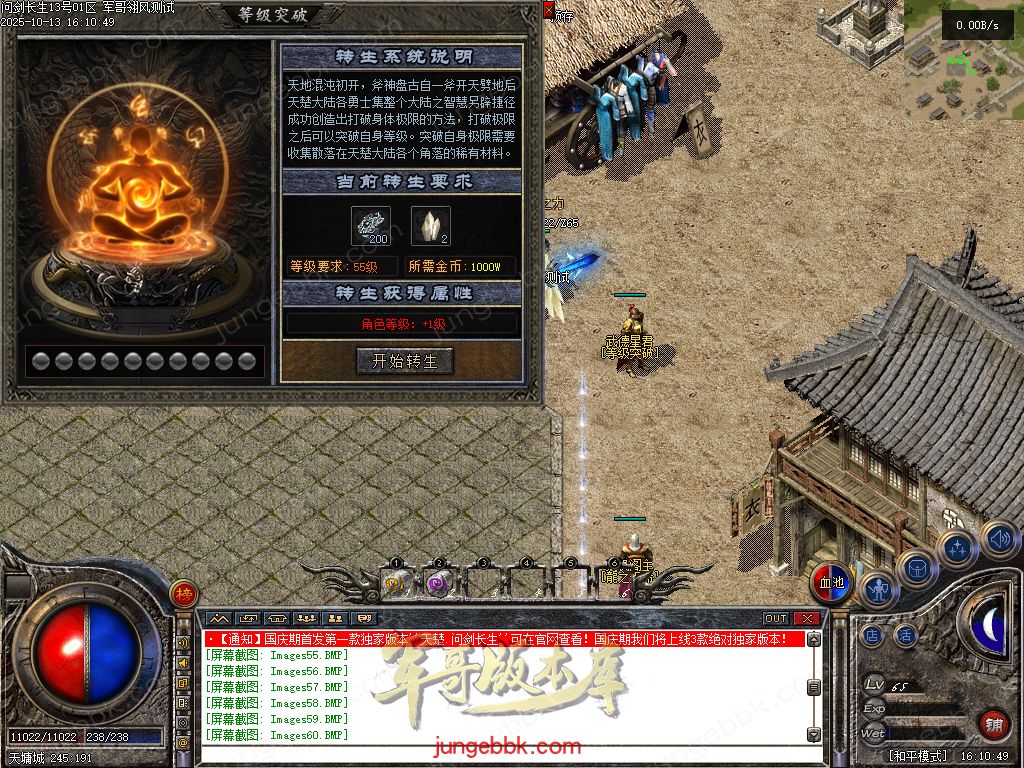
Task: Open the red 铺 stall button
Action: coord(992,724)
